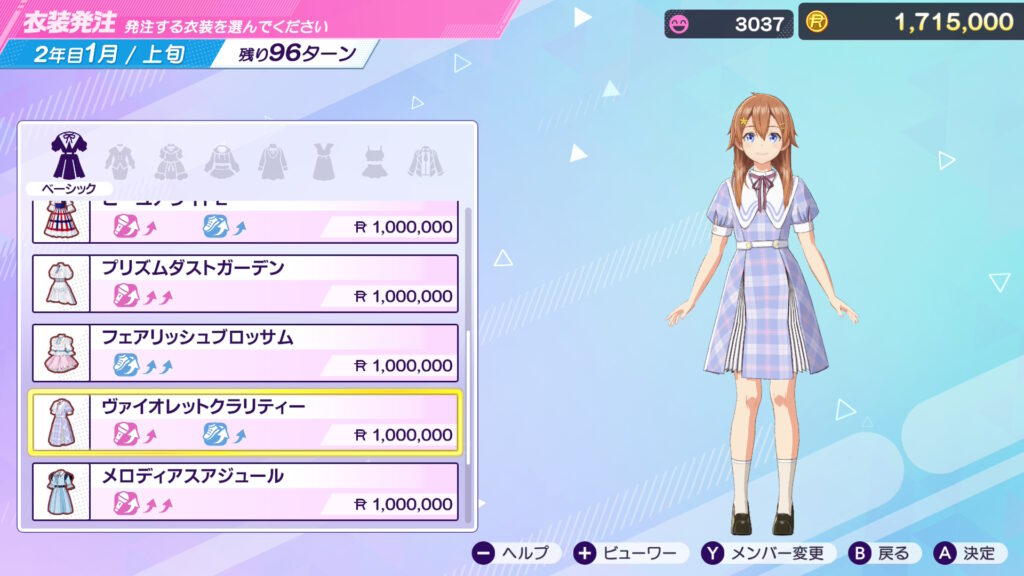This screenshot has width=1024, height=576.
Task: Select the ベーシック costume category tab
Action: pos(69,158)
